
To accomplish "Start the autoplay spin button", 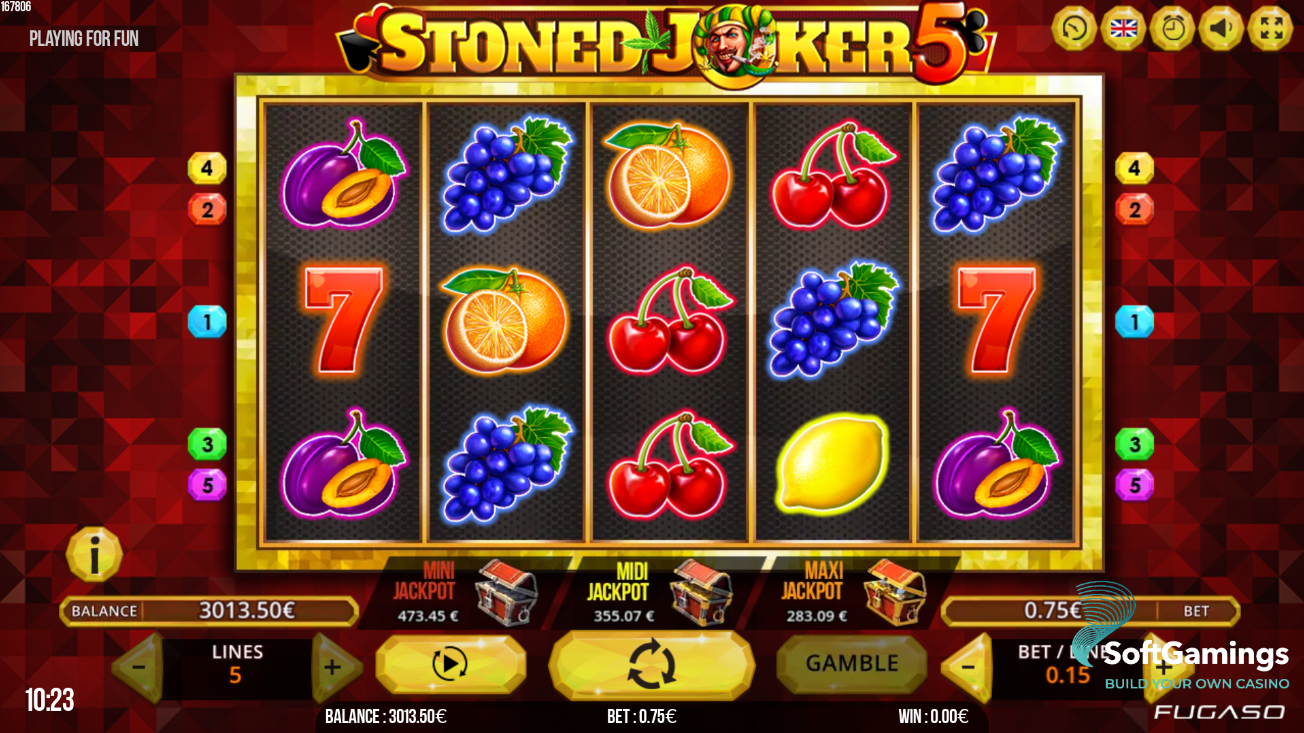I will [x=452, y=663].
